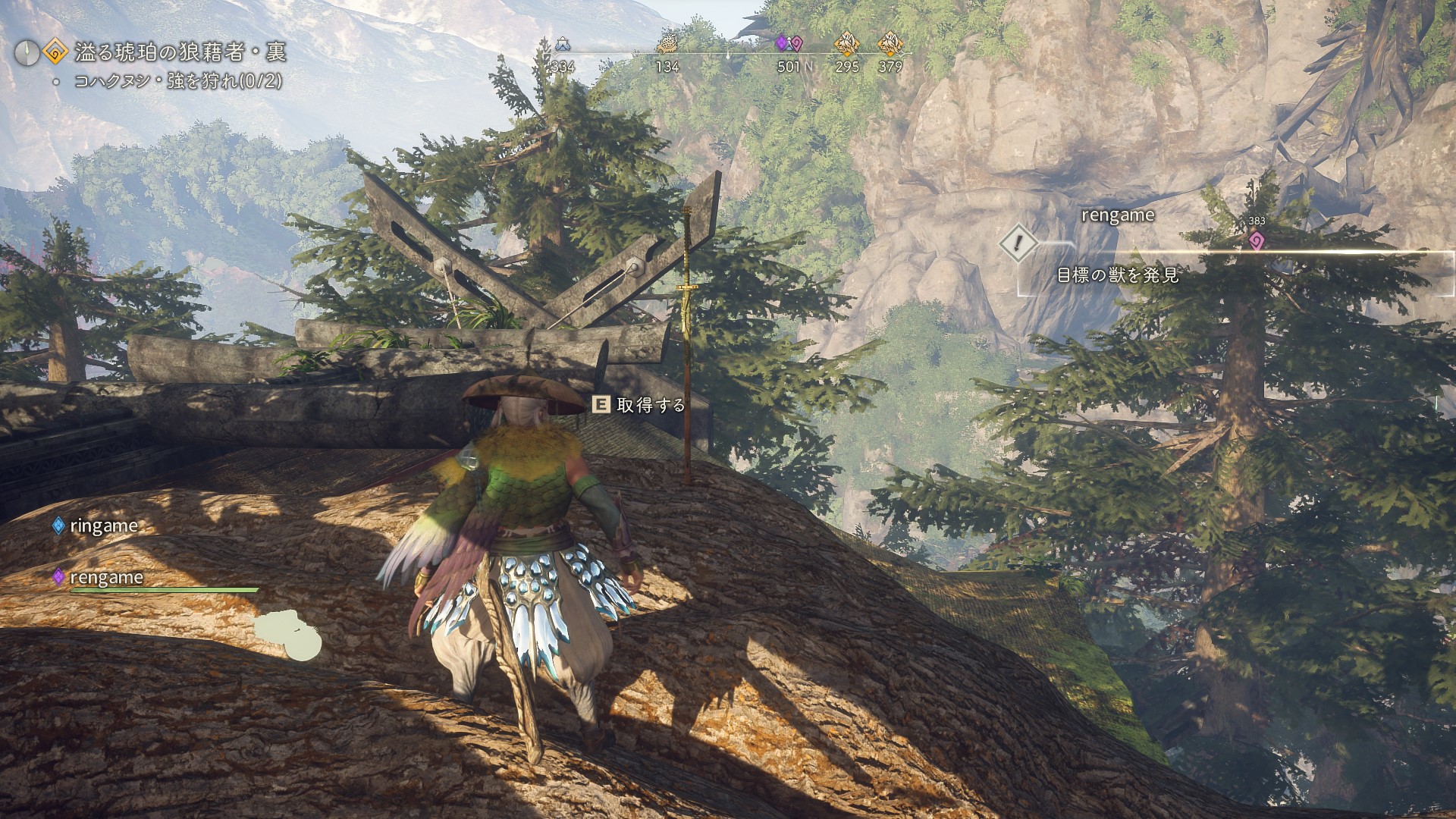Click the round time-of-day icon
This screenshot has width=1456, height=819.
pos(27,52)
